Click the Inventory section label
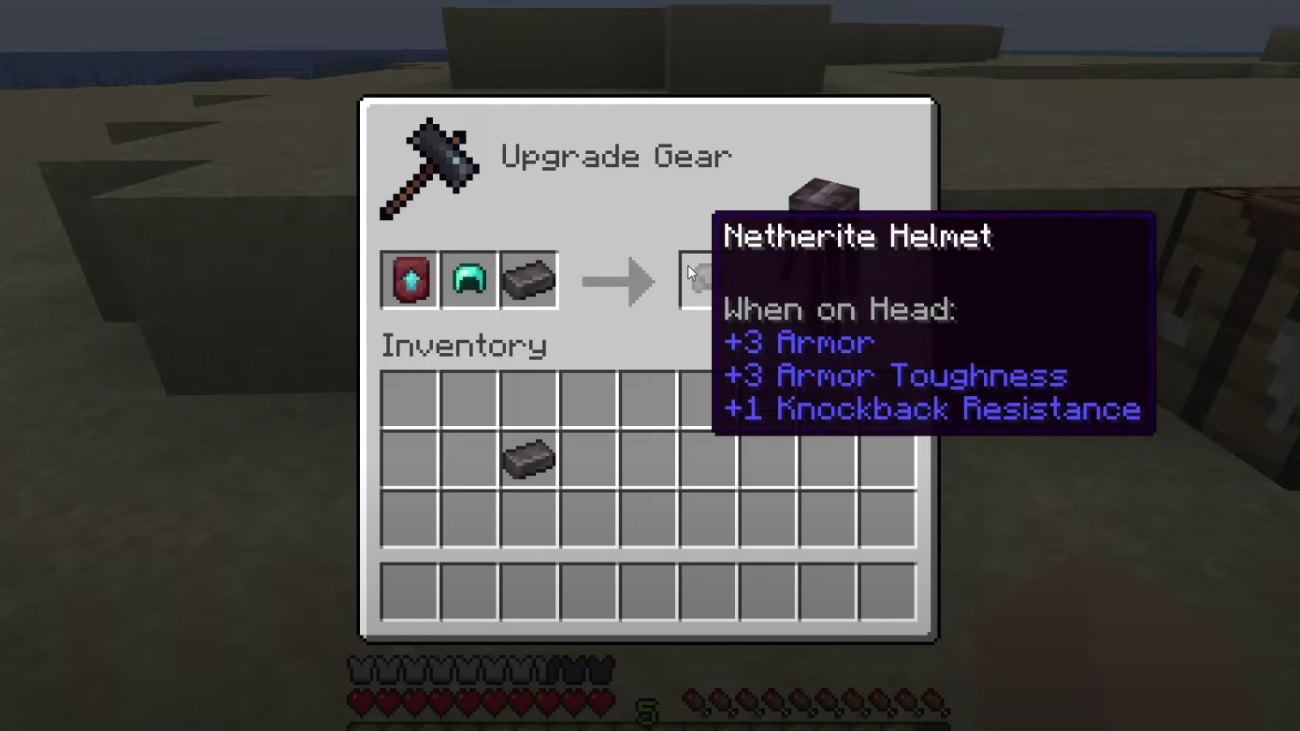The image size is (1300, 731). [463, 346]
